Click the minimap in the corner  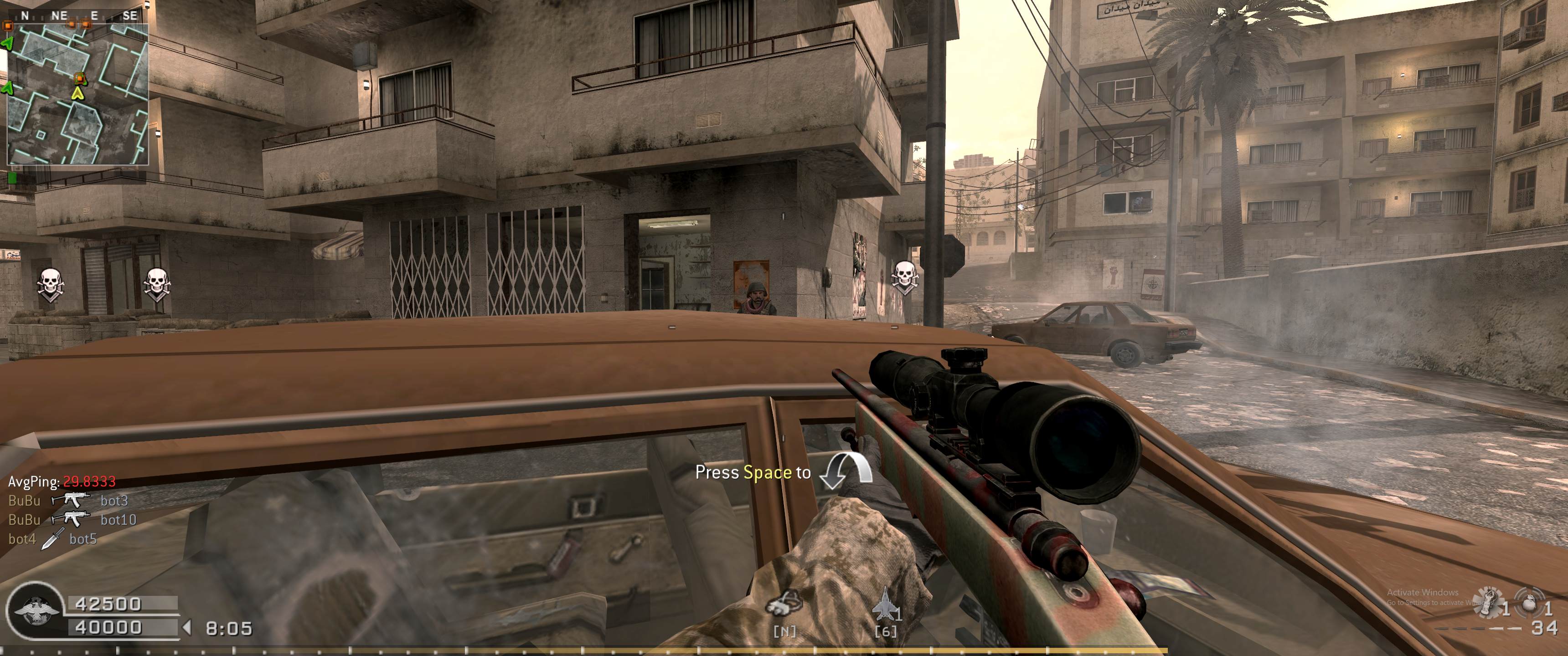pos(77,94)
